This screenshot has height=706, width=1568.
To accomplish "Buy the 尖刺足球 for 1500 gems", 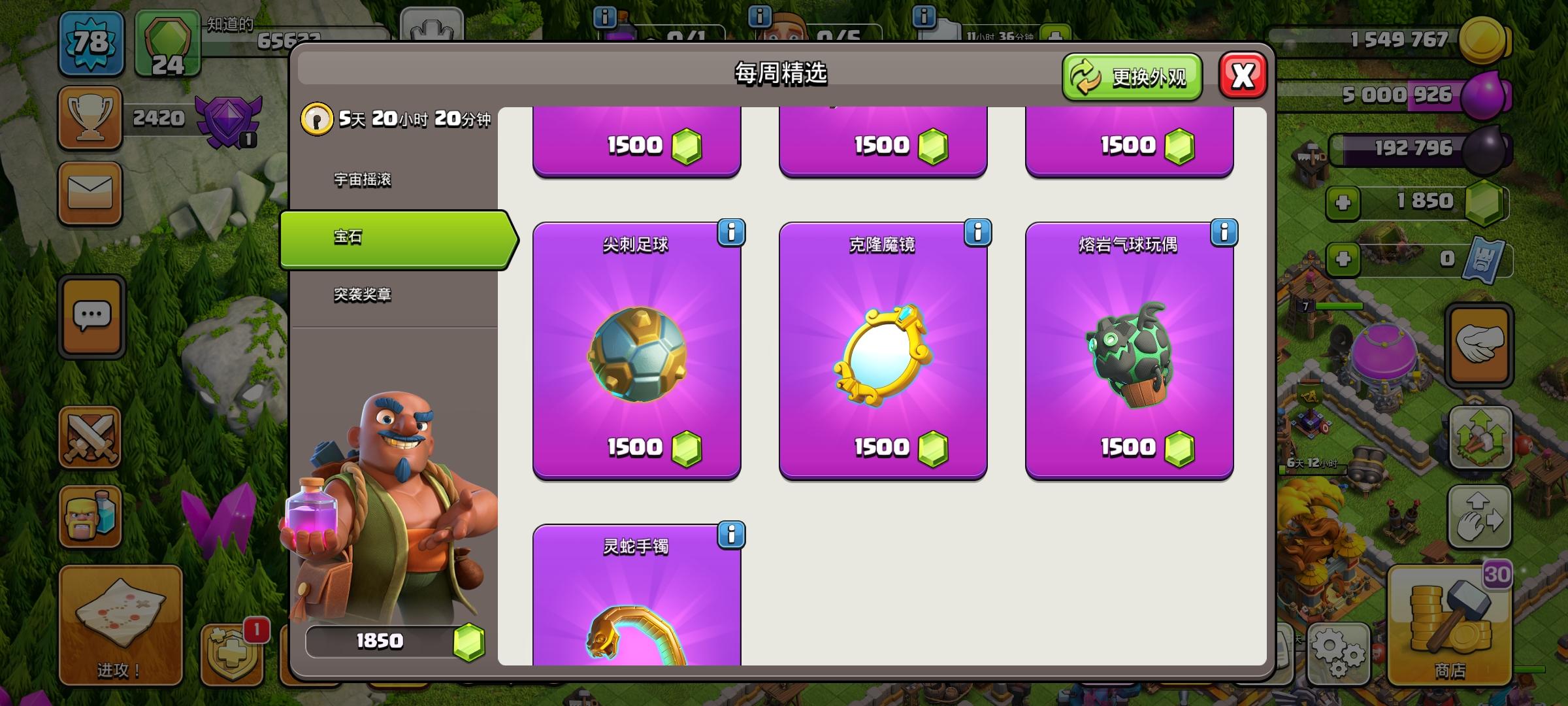I will click(x=637, y=448).
